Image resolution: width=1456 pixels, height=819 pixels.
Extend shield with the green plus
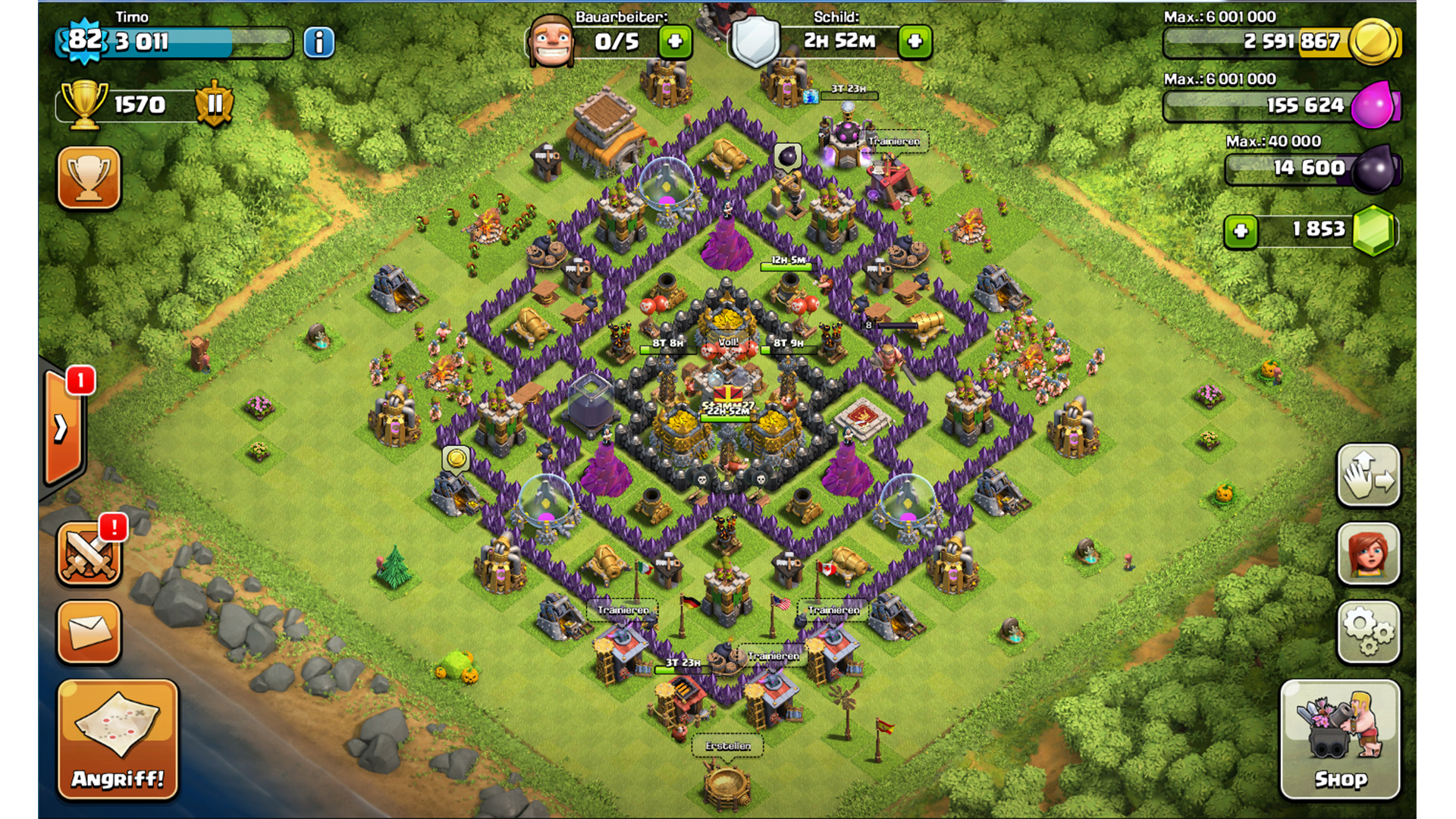pyautogui.click(x=915, y=42)
